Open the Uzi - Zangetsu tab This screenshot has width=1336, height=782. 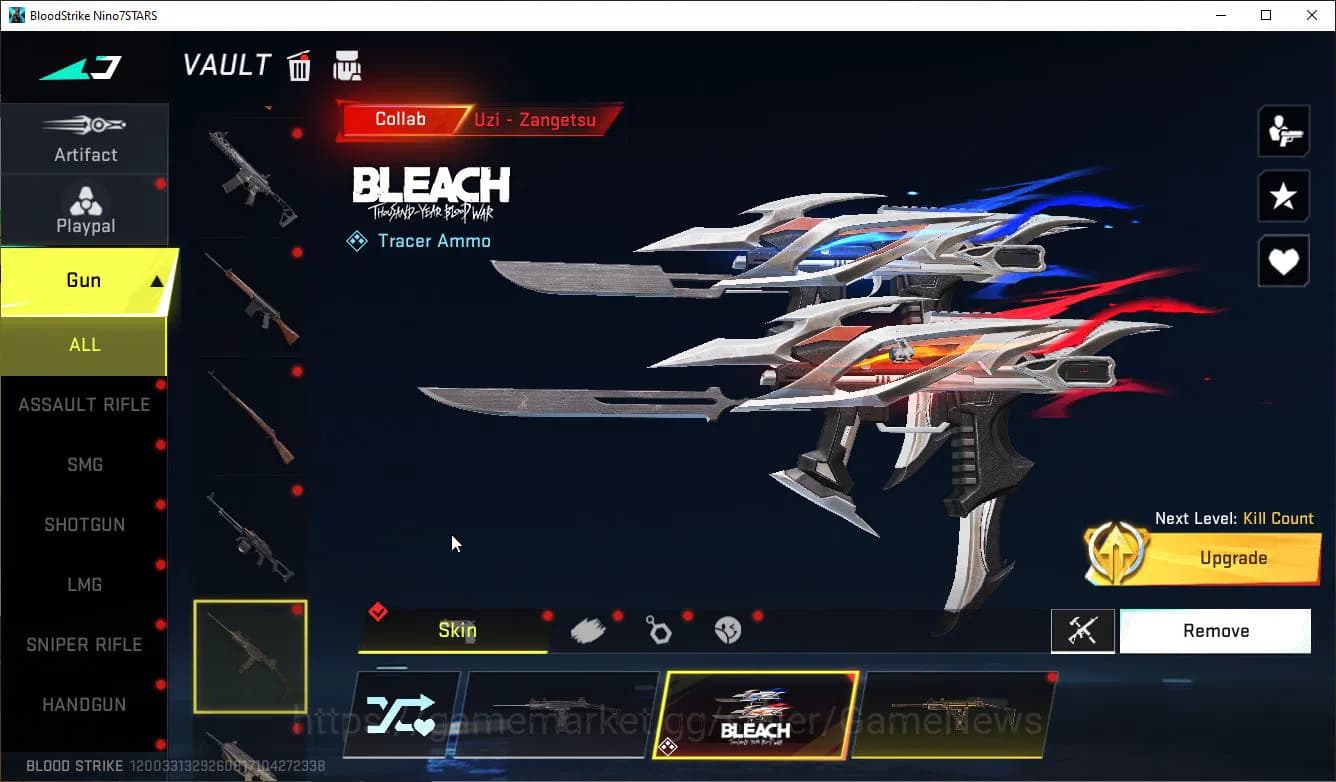pos(537,119)
